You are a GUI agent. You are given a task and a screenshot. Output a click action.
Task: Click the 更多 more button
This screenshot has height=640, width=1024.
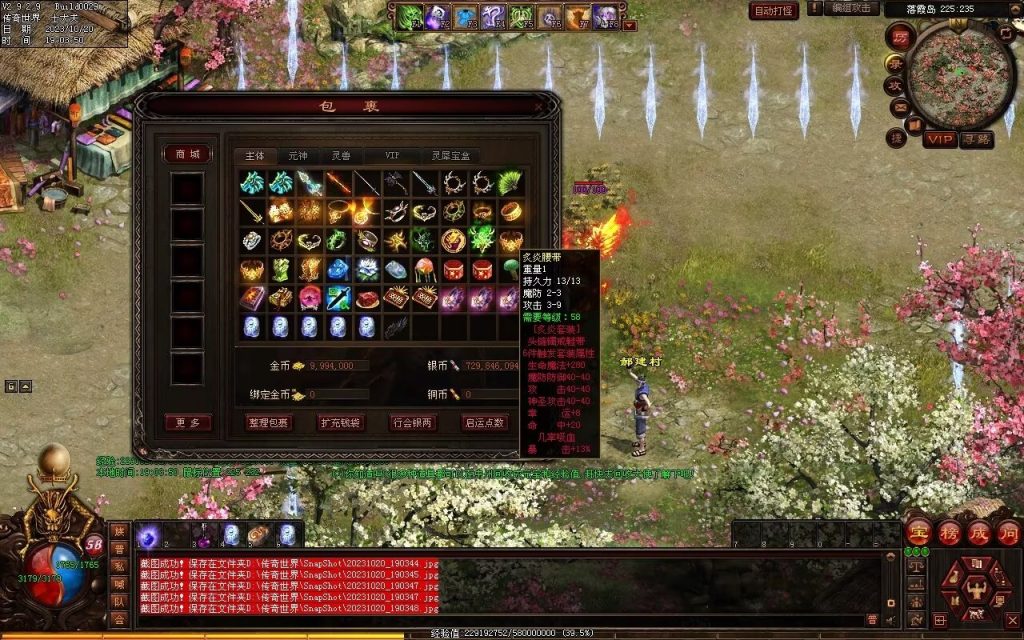click(x=188, y=423)
